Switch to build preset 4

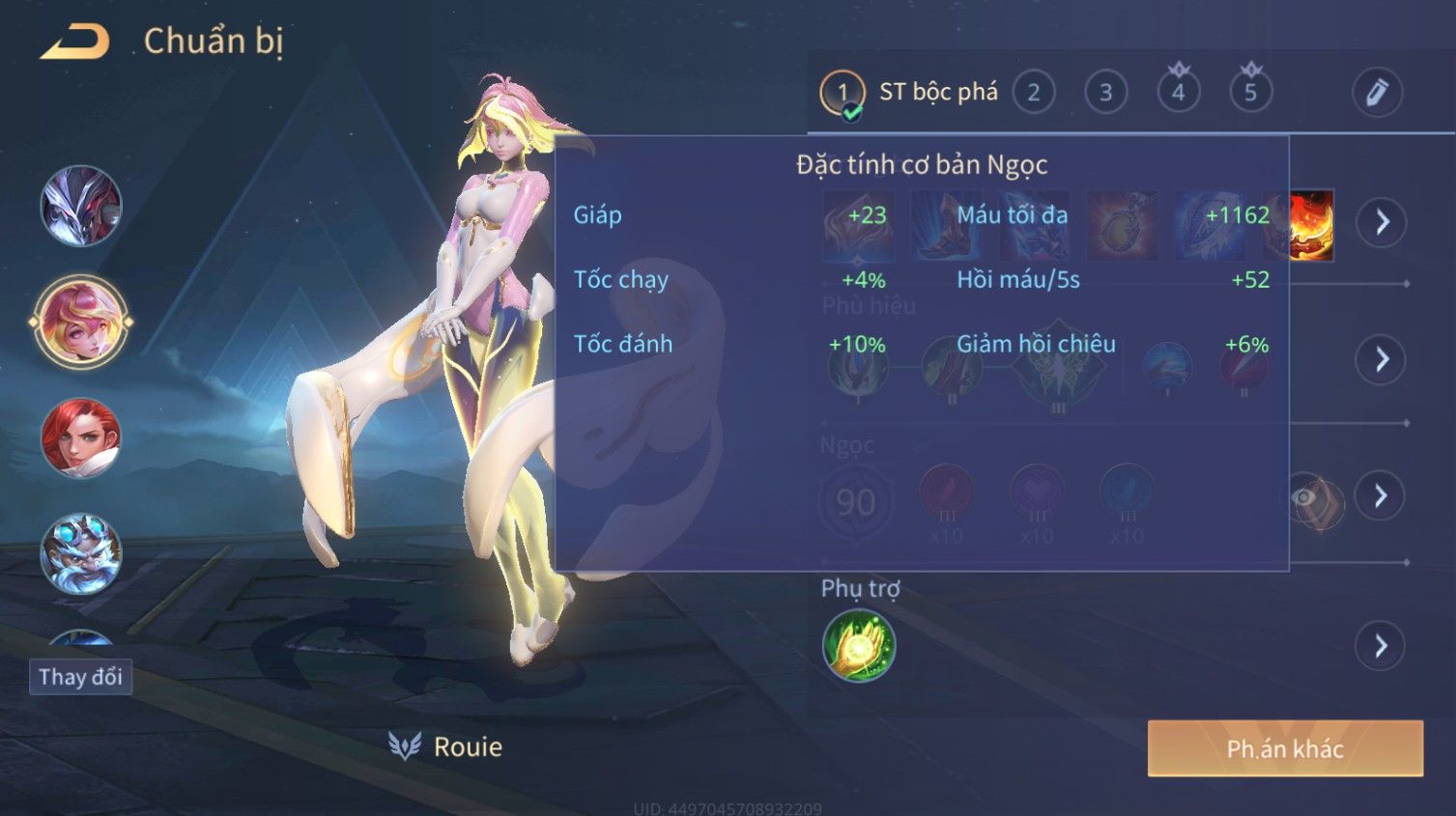(x=1178, y=93)
